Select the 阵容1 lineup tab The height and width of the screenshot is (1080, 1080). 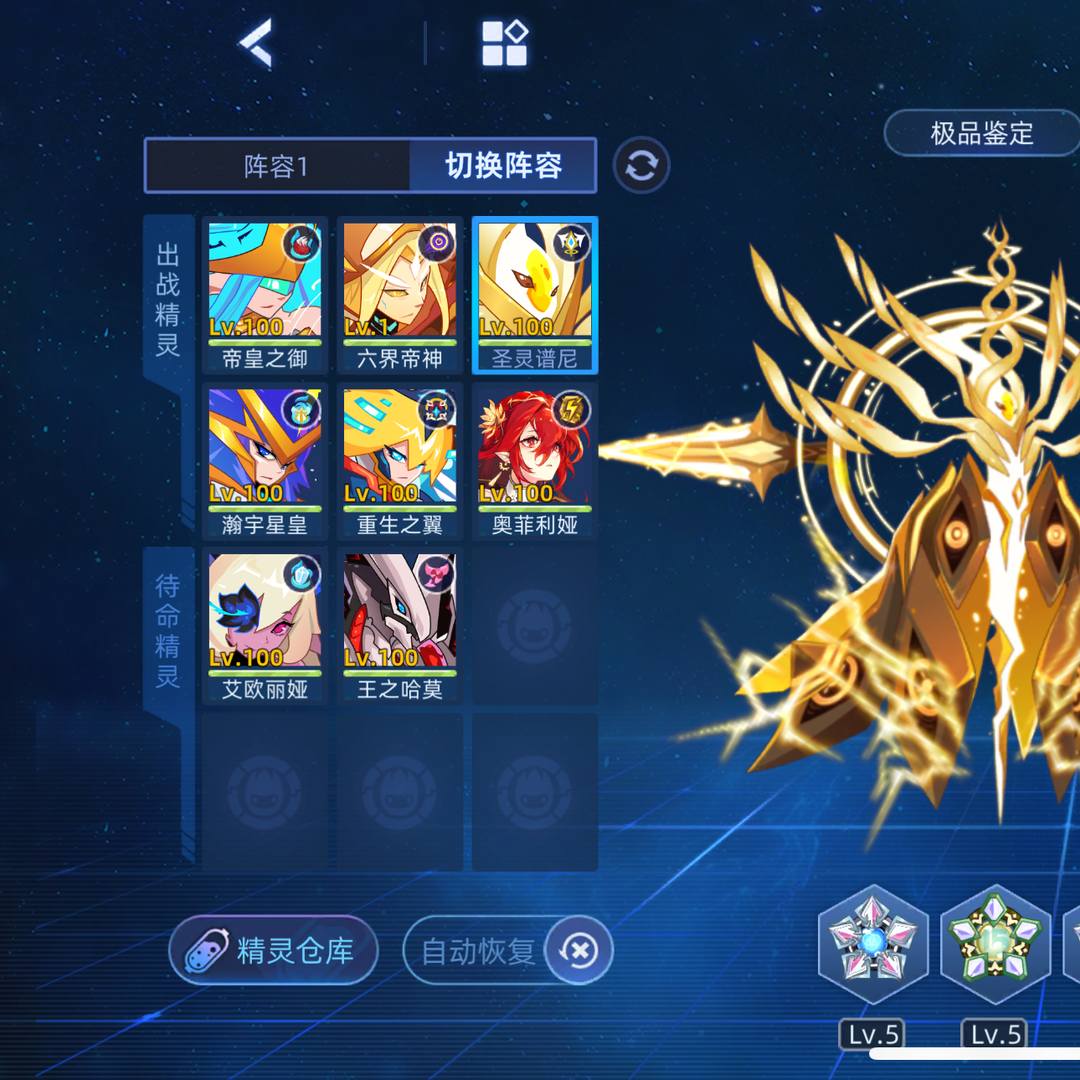coord(277,166)
